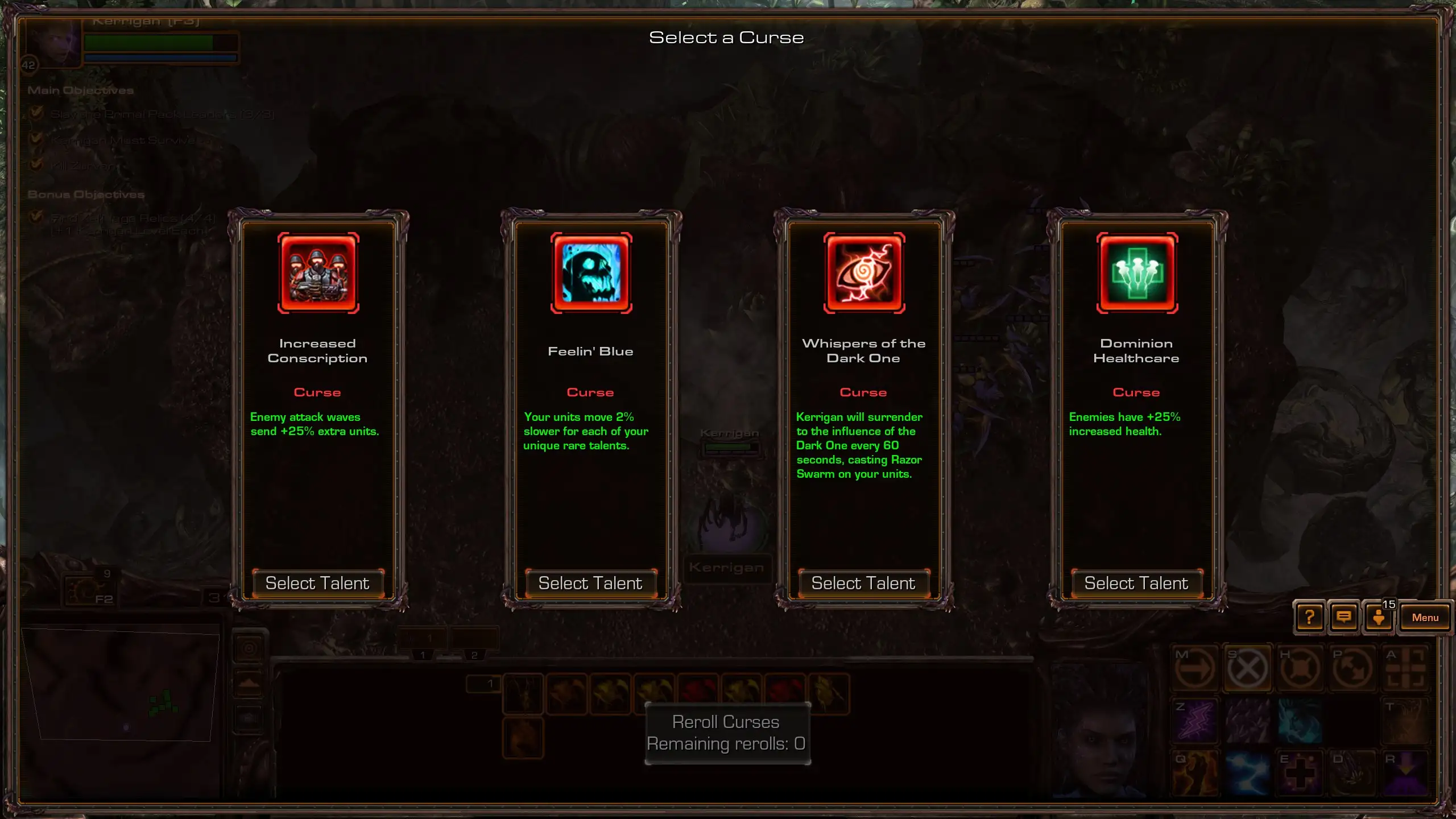1456x819 pixels.
Task: Click the Reroll Curses button
Action: (727, 733)
